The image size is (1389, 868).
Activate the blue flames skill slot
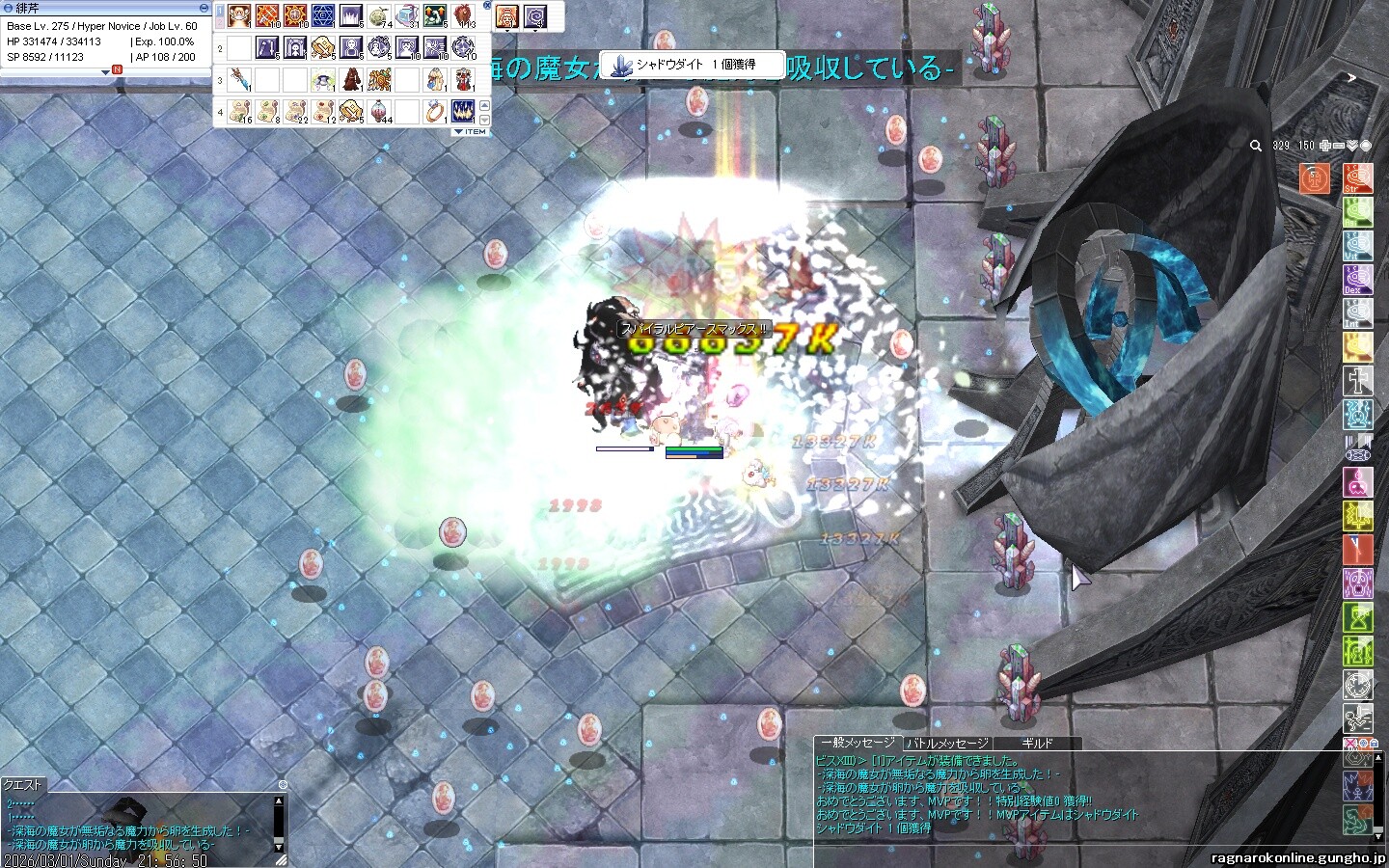[x=464, y=110]
